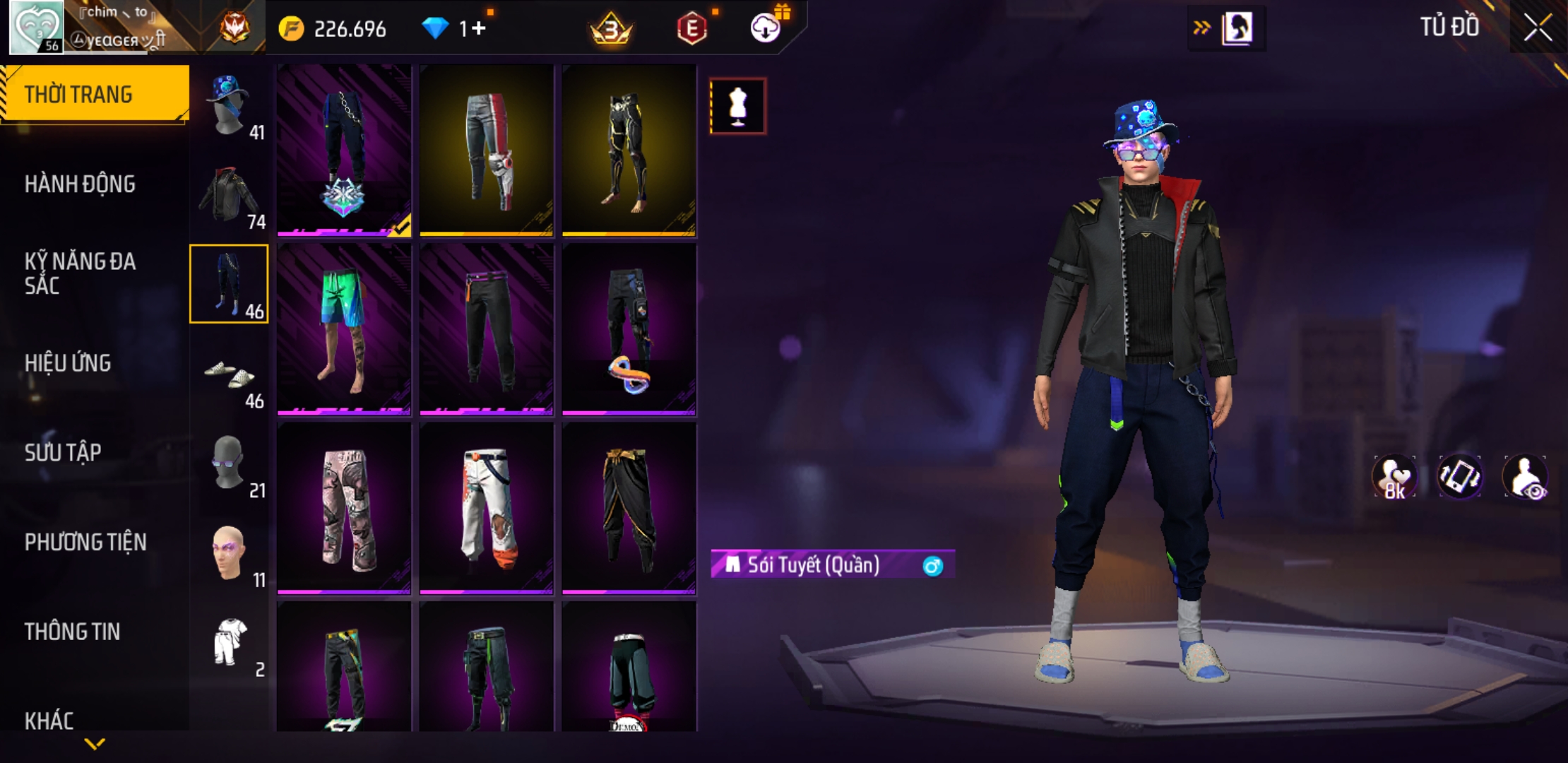Choose the pink patterned pants
The width and height of the screenshot is (1568, 763).
[344, 509]
